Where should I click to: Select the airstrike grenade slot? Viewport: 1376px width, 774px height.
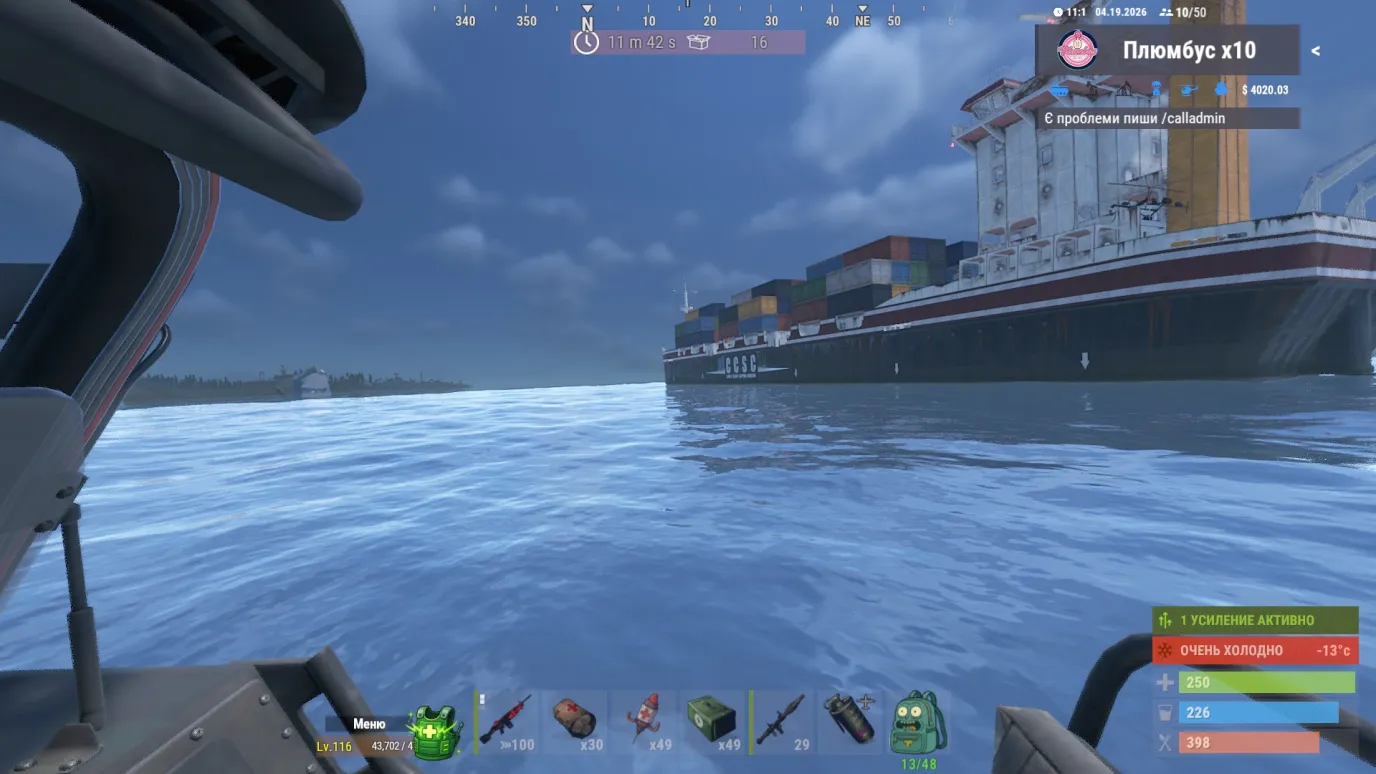click(x=849, y=720)
